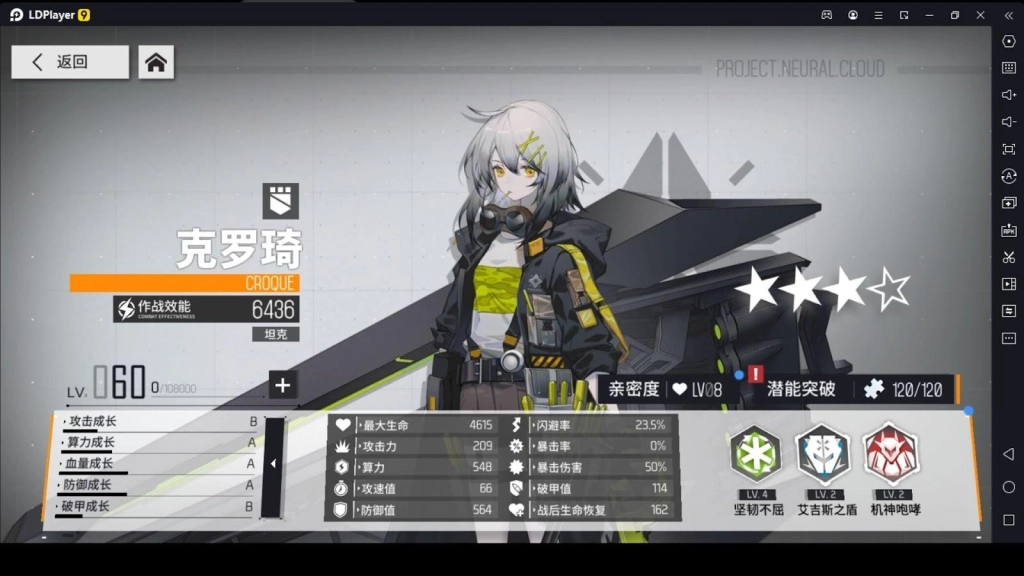Select the 艾吉斯之盾 skill icon
The image size is (1024, 576).
click(823, 454)
